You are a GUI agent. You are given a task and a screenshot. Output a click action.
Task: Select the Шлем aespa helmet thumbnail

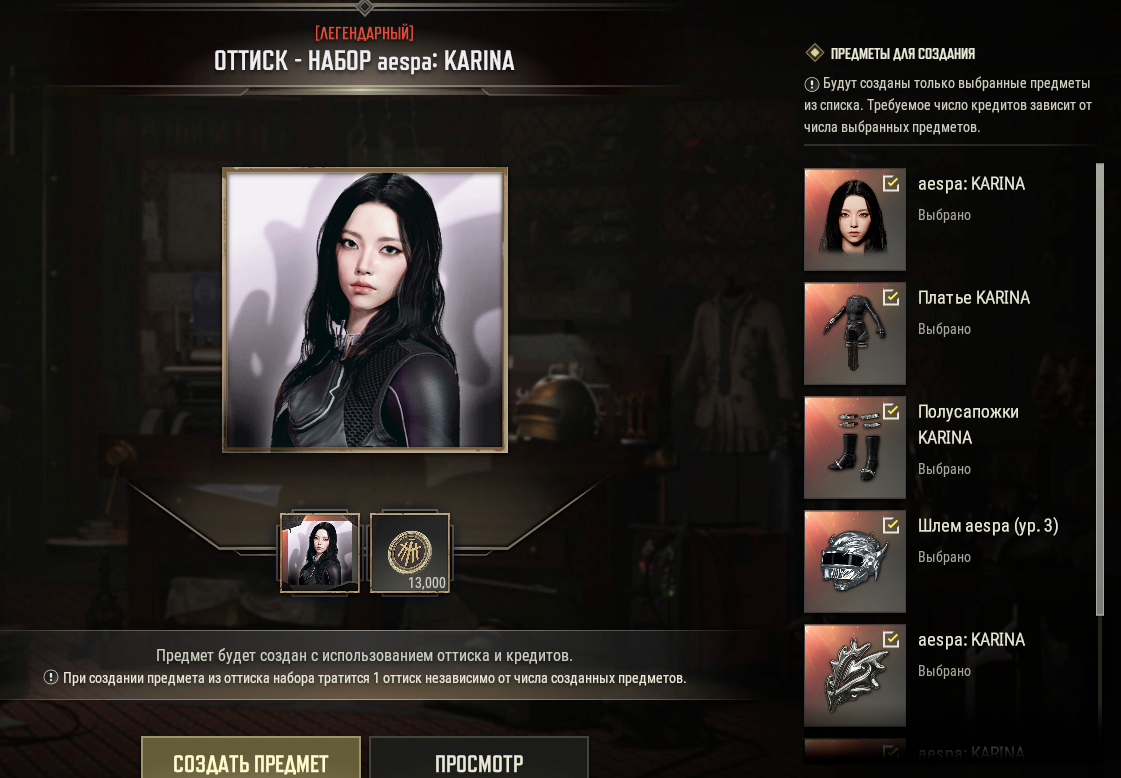pyautogui.click(x=853, y=562)
